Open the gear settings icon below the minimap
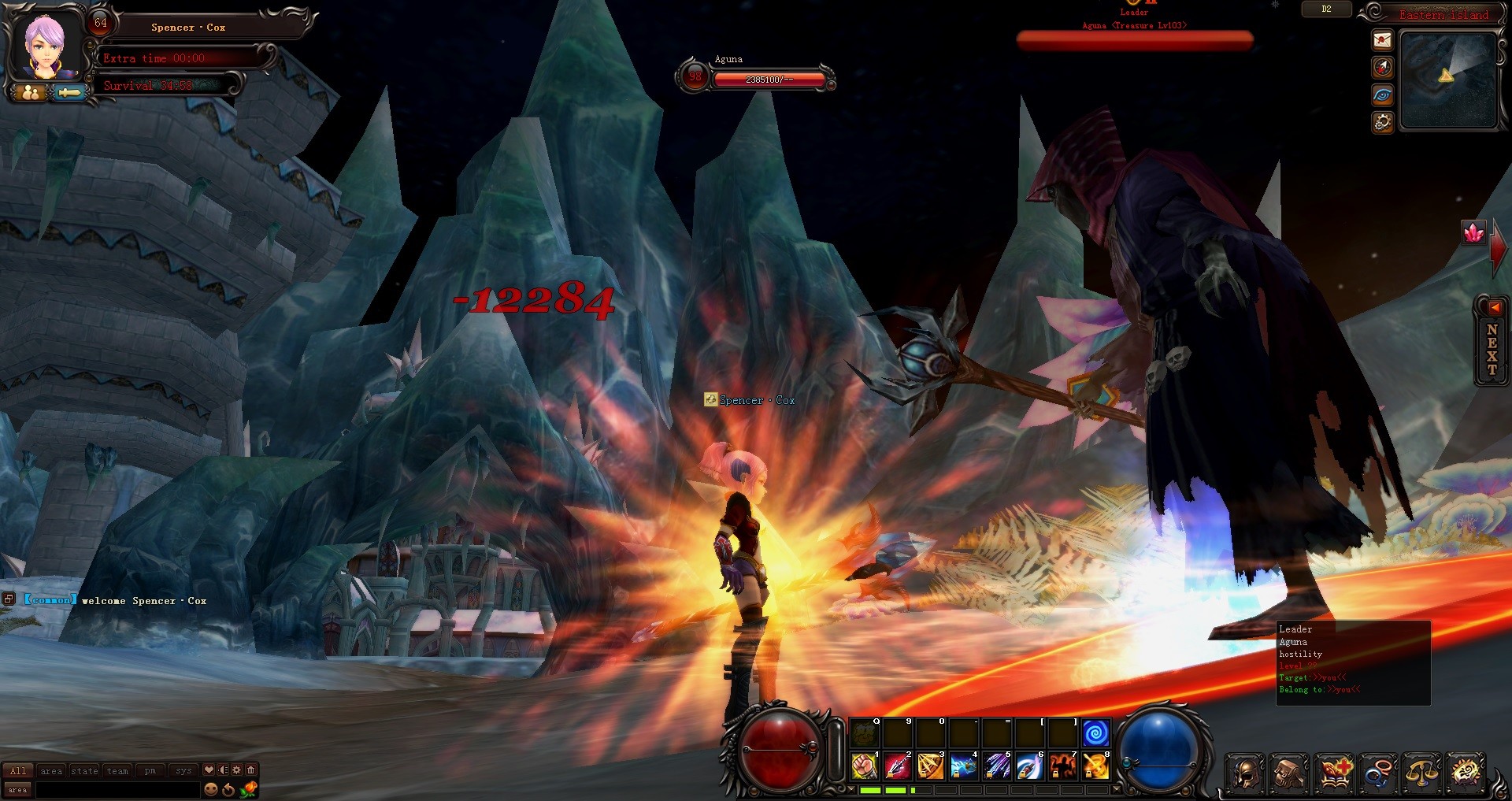This screenshot has width=1512, height=801. [1381, 121]
